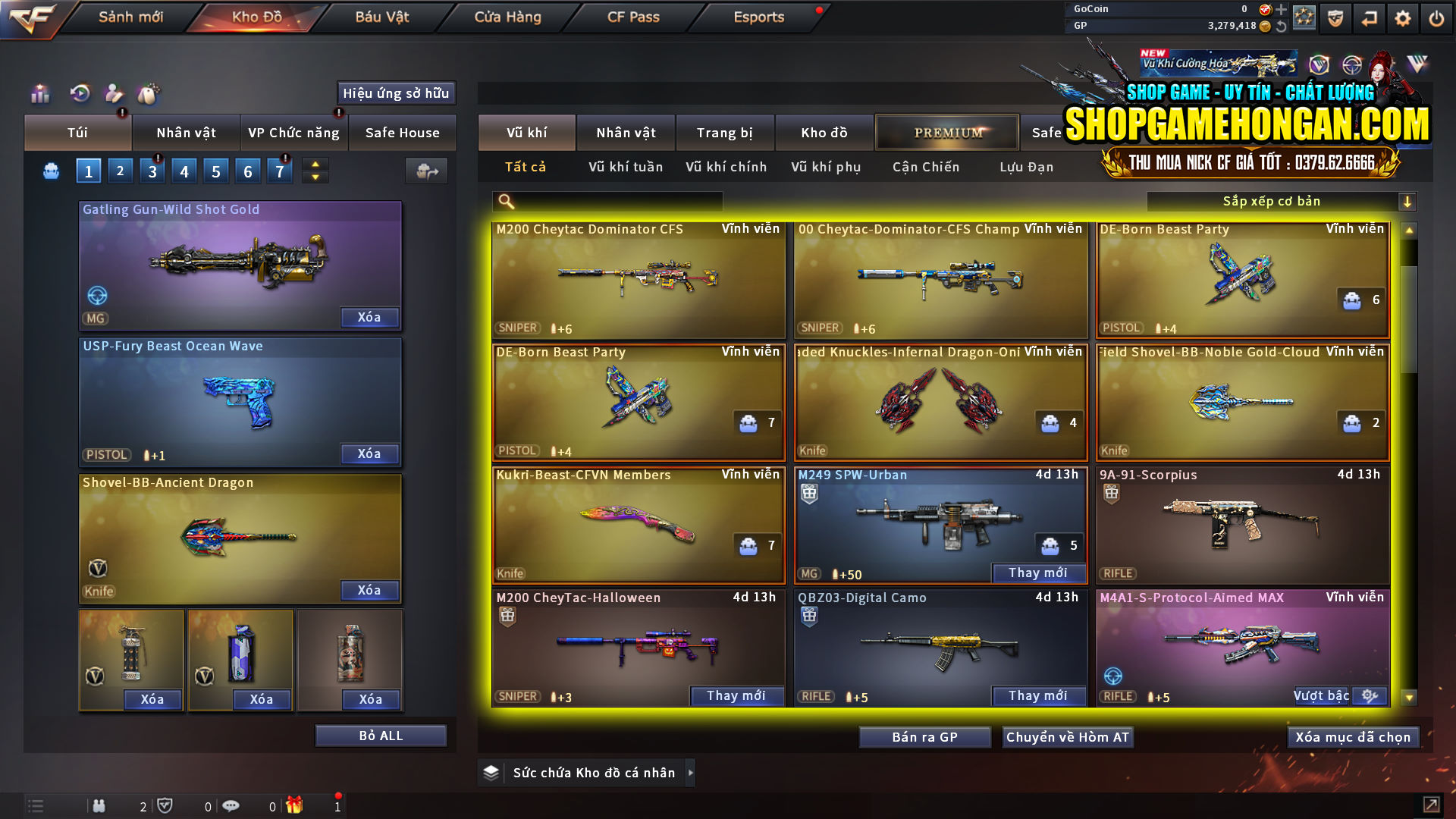Click the CF shield icon next to the gear
Image resolution: width=1456 pixels, height=819 pixels.
coord(1335,17)
